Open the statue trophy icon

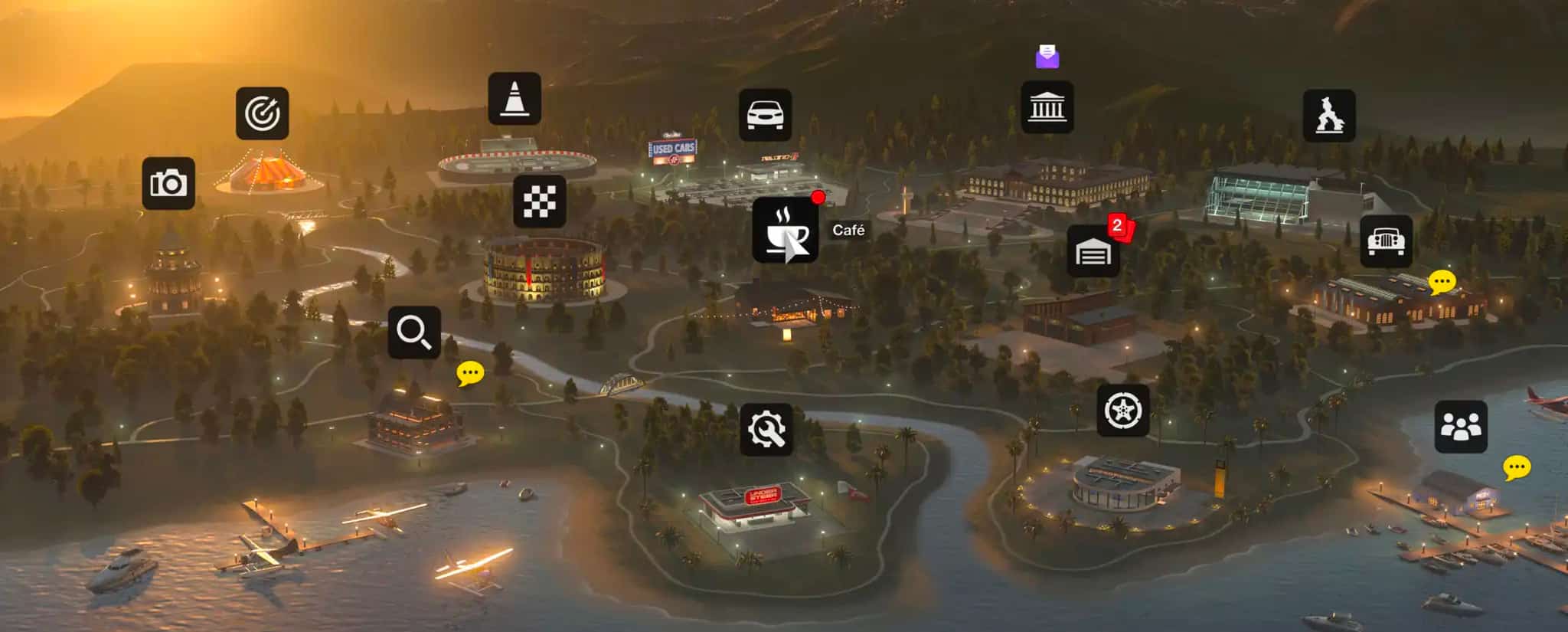pos(1329,116)
